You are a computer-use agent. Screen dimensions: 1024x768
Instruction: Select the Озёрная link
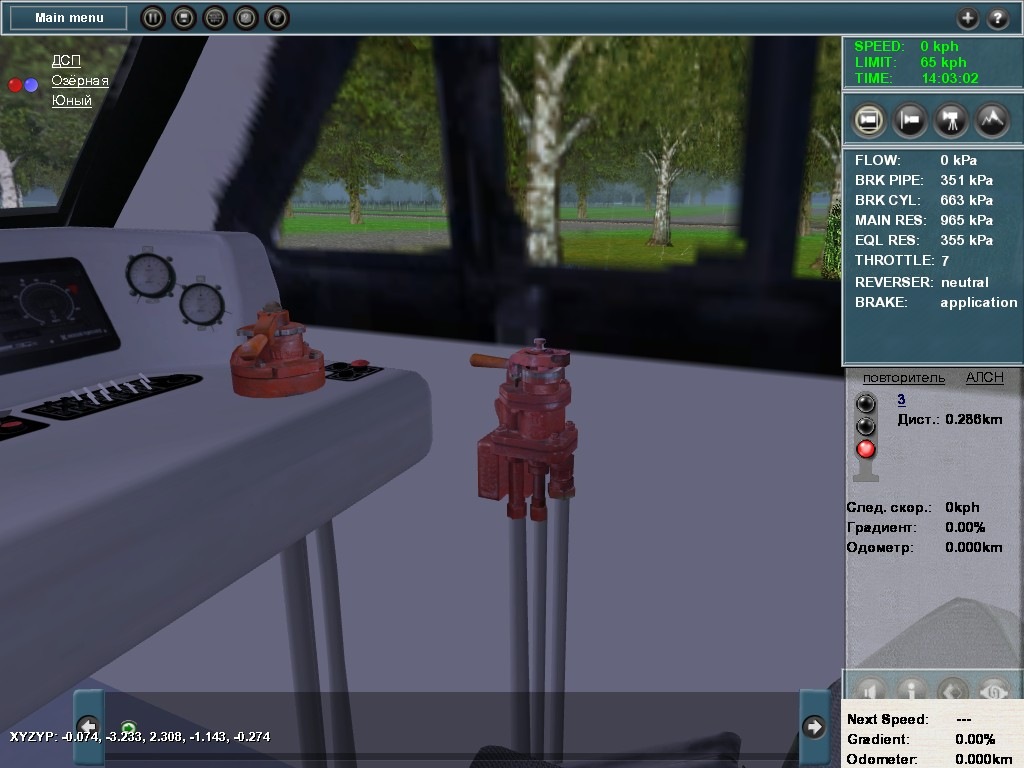click(80, 81)
